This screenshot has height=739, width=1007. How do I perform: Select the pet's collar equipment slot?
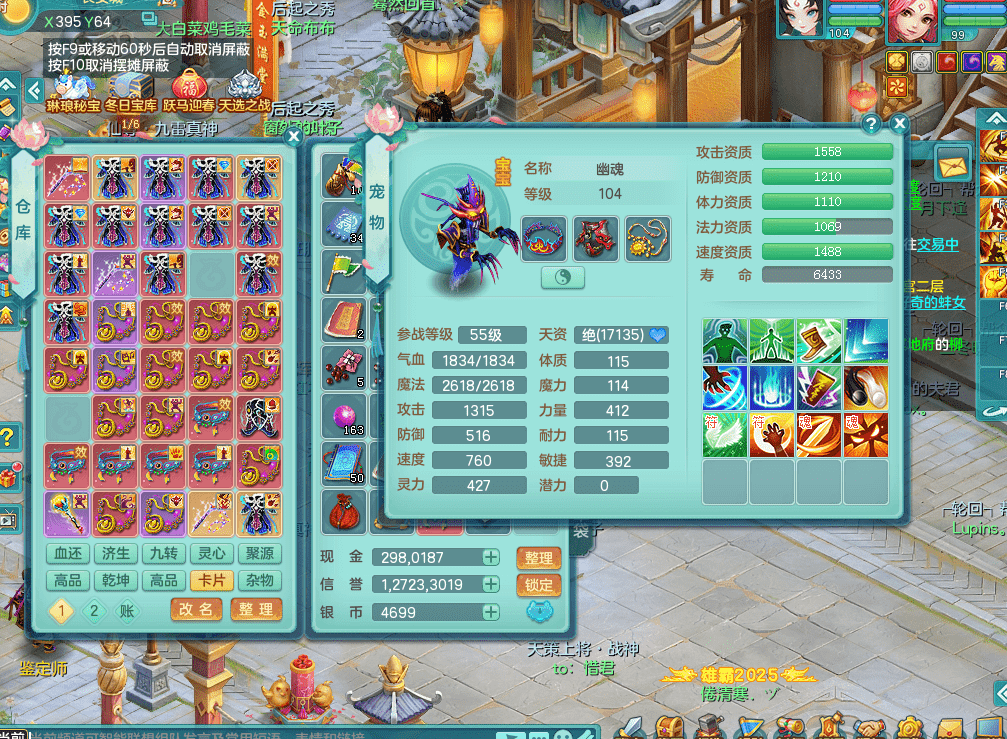click(544, 239)
